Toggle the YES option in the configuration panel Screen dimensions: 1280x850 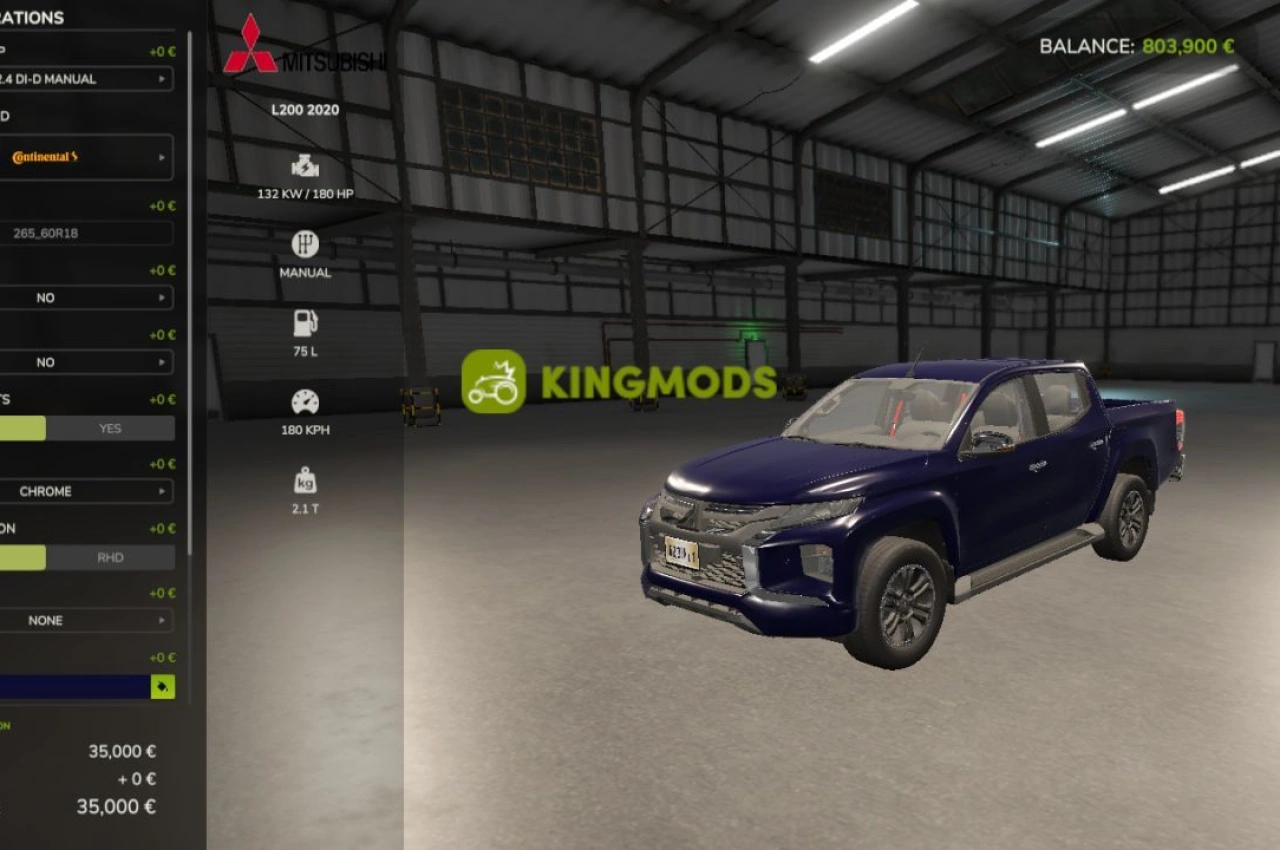click(110, 427)
